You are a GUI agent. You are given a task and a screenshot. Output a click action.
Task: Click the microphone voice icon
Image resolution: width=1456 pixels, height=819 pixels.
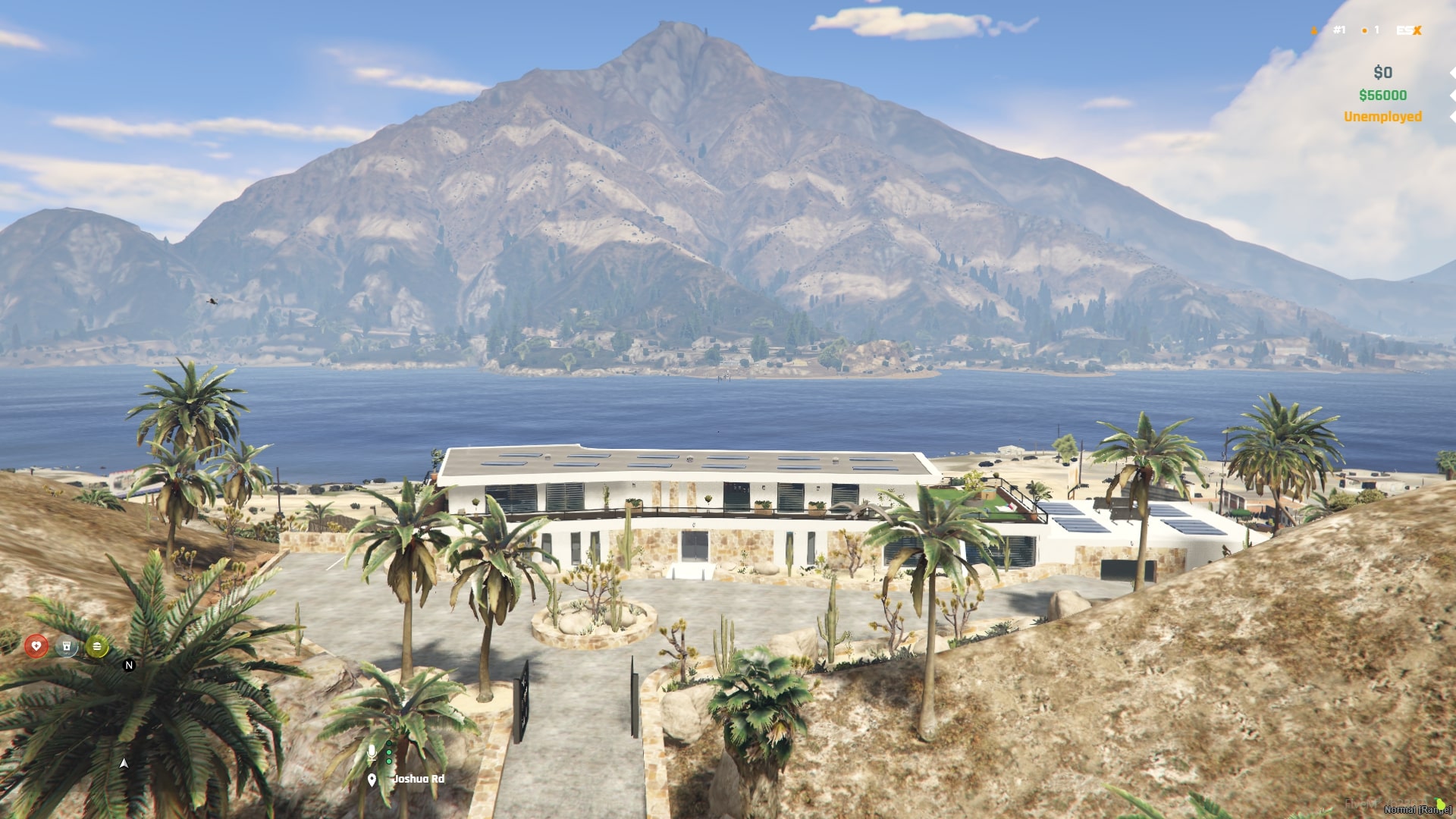(372, 753)
